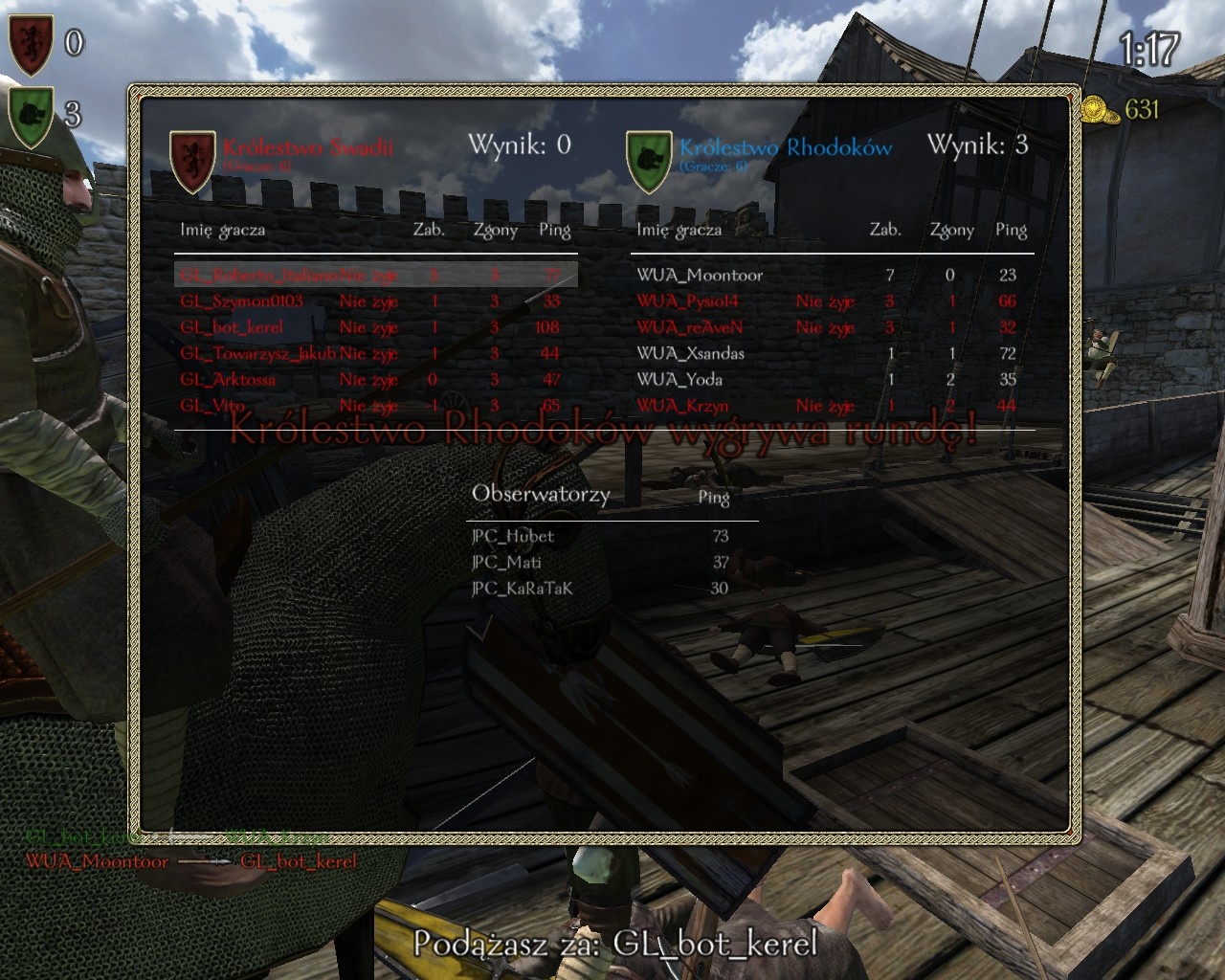Pick the WUA_Yoda player row
Viewport: 1225px width, 980px height.
(x=679, y=380)
